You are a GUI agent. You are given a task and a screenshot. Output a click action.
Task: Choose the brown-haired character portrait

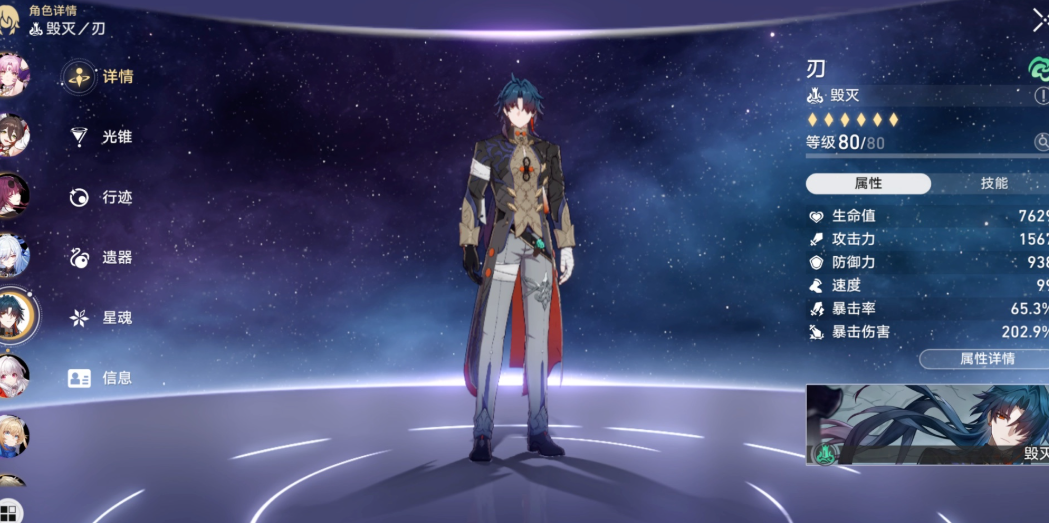click(13, 135)
